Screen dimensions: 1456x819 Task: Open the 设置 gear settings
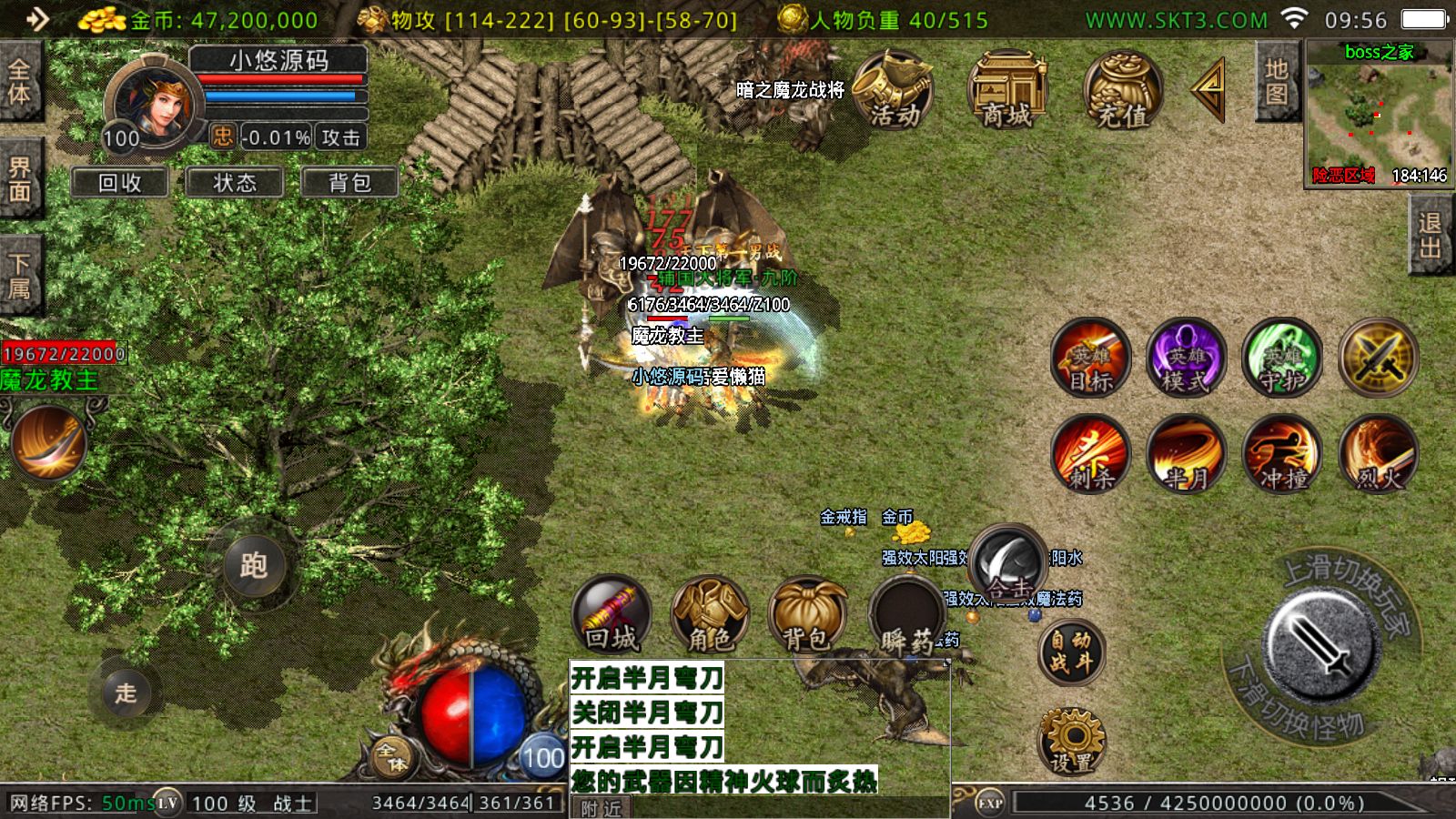click(1071, 741)
